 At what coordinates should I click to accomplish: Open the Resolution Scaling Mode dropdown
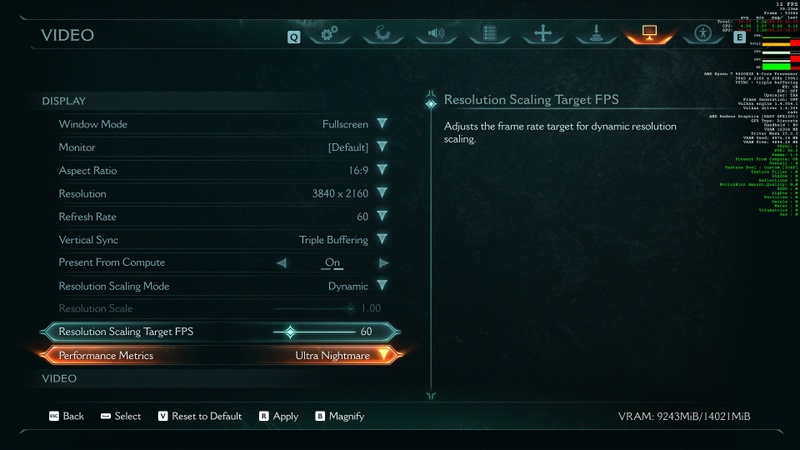(382, 286)
